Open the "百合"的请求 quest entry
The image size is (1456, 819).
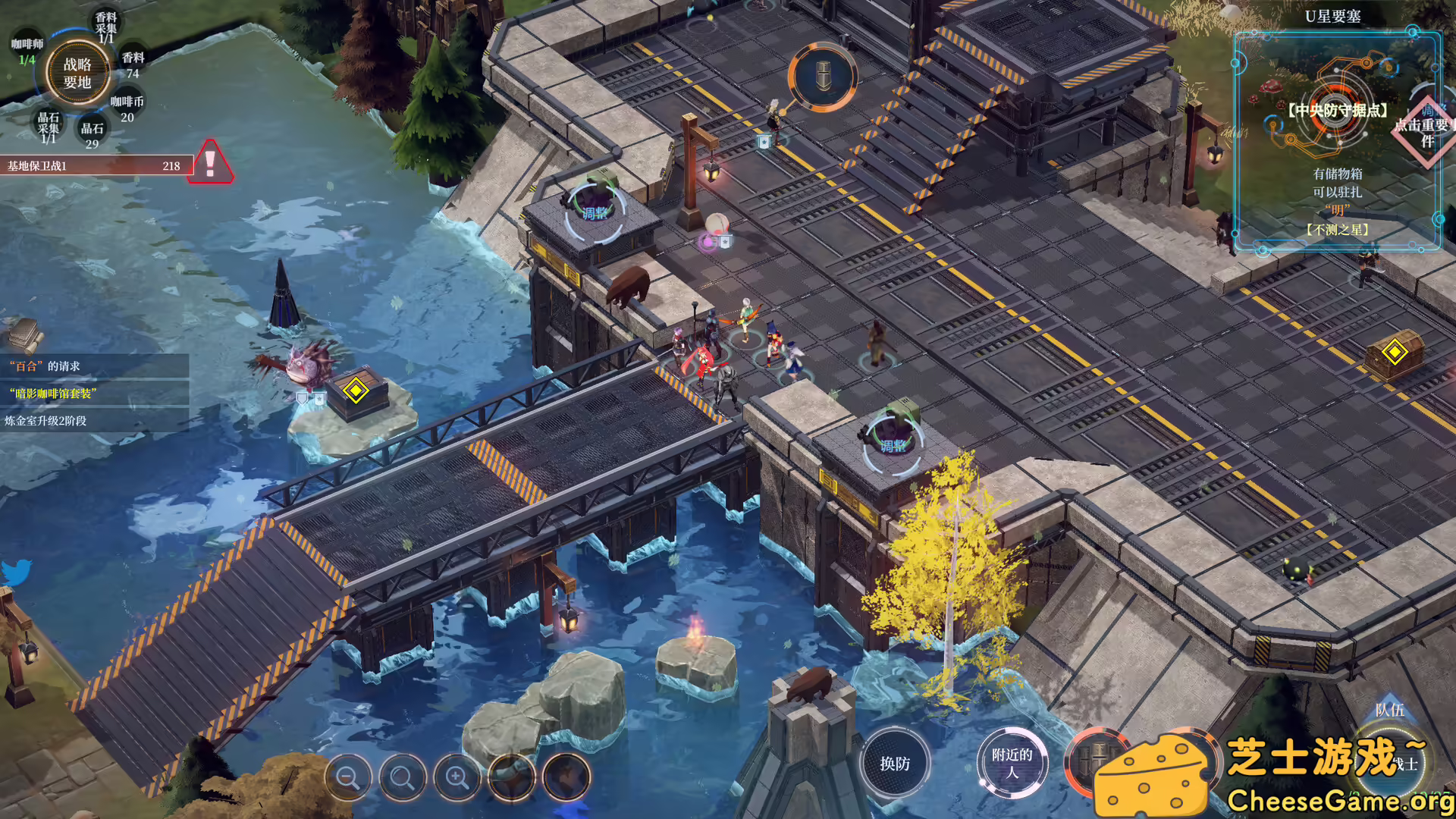(x=94, y=366)
